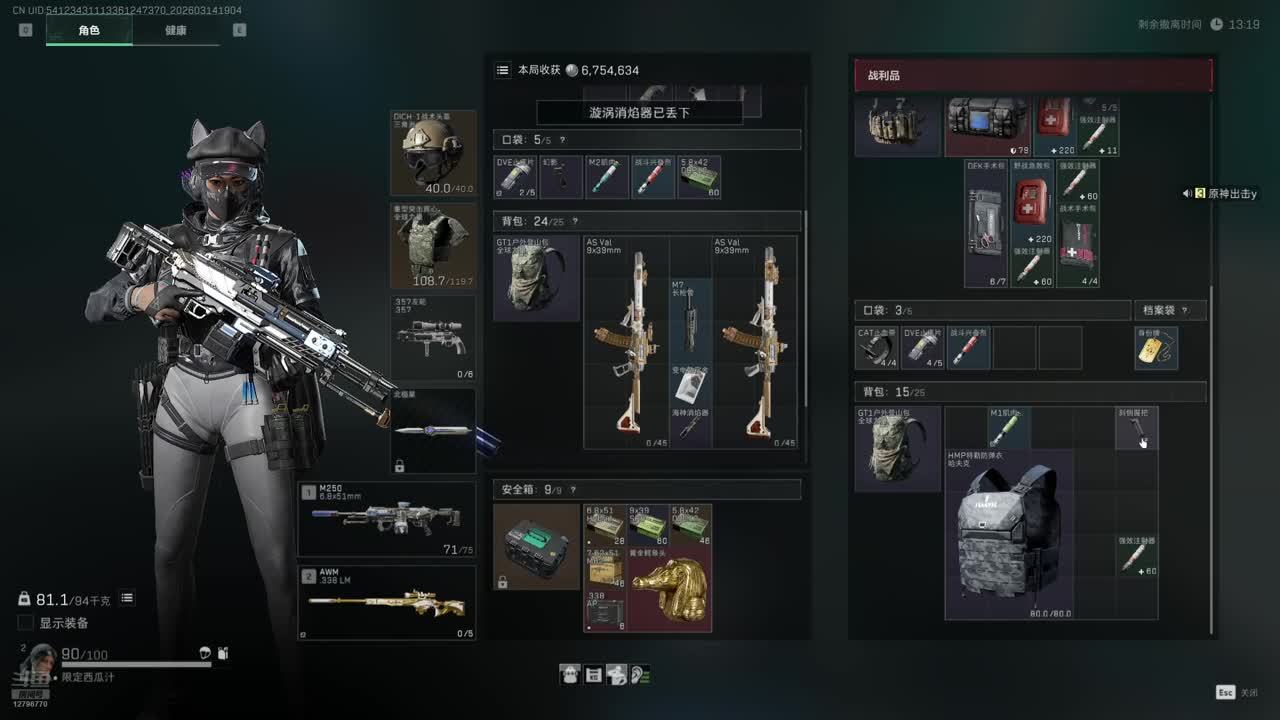The height and width of the screenshot is (720, 1280).
Task: Select the .357 revolver sidearm slot
Action: (433, 338)
